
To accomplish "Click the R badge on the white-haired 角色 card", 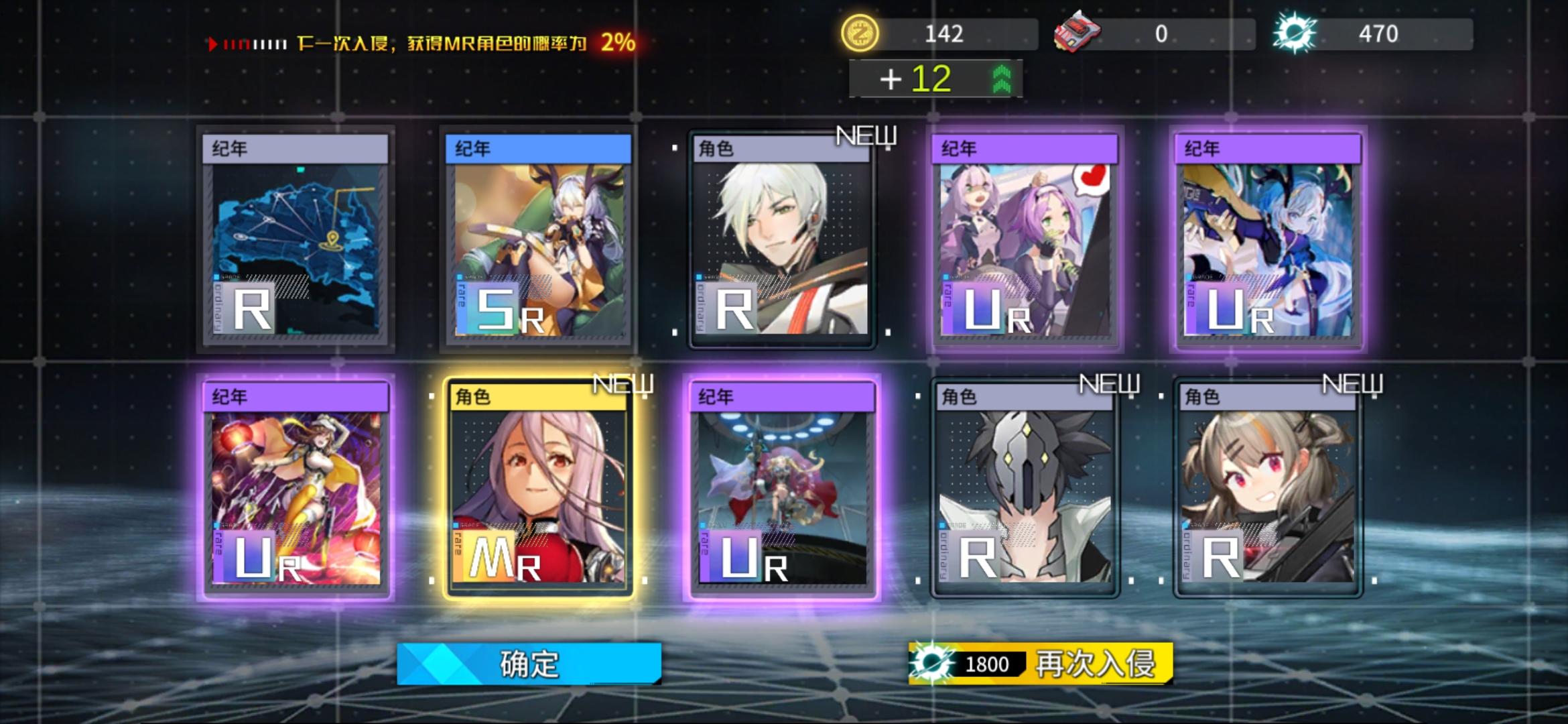I will point(734,310).
